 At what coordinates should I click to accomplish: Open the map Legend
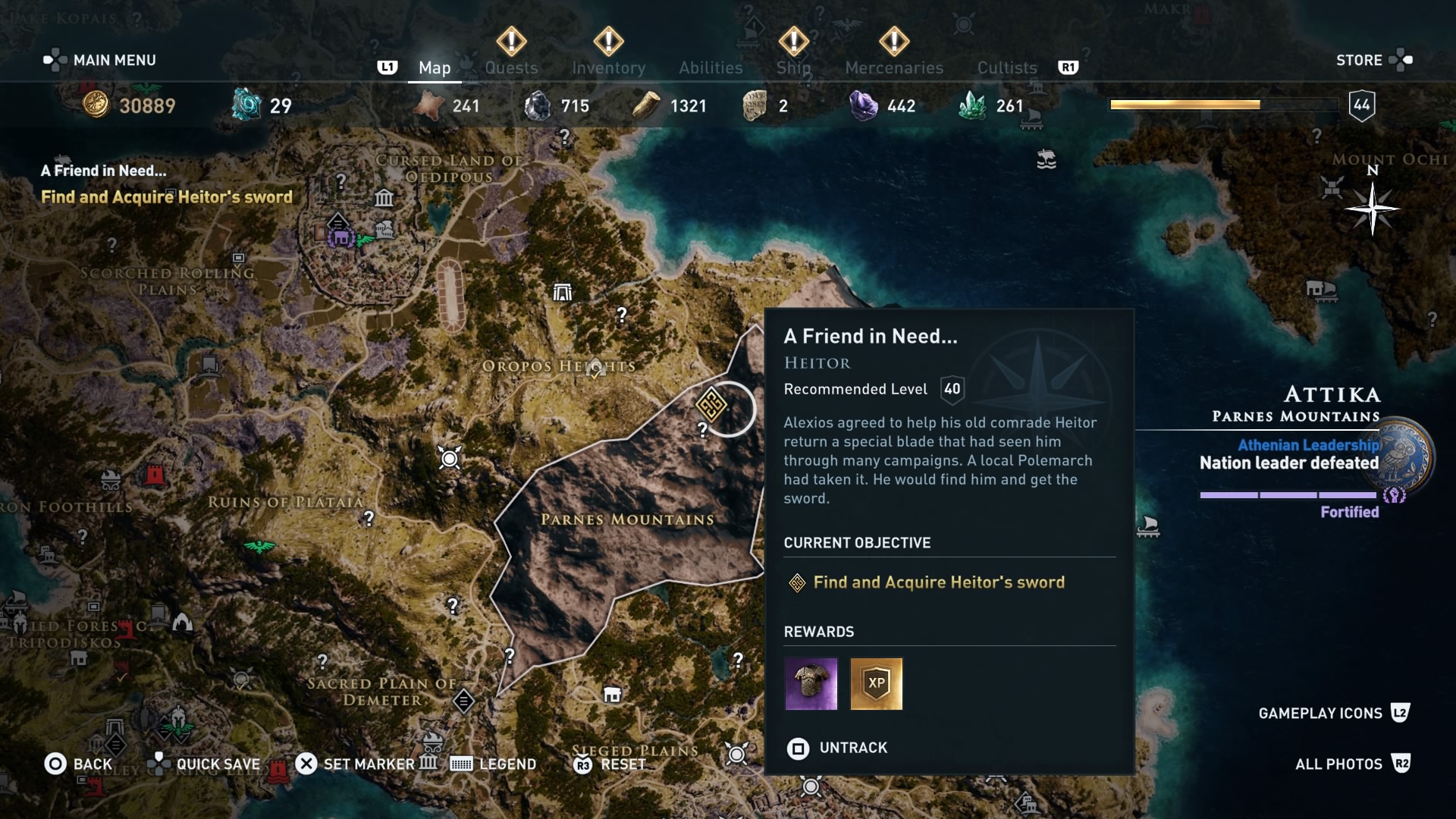(493, 764)
